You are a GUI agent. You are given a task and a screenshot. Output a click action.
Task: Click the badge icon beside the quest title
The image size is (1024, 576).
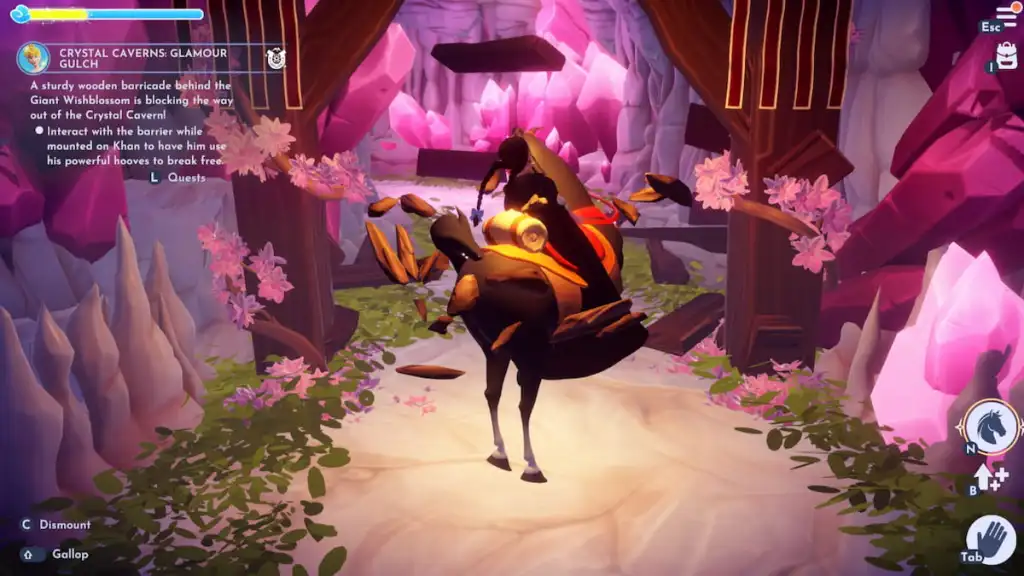coord(277,59)
